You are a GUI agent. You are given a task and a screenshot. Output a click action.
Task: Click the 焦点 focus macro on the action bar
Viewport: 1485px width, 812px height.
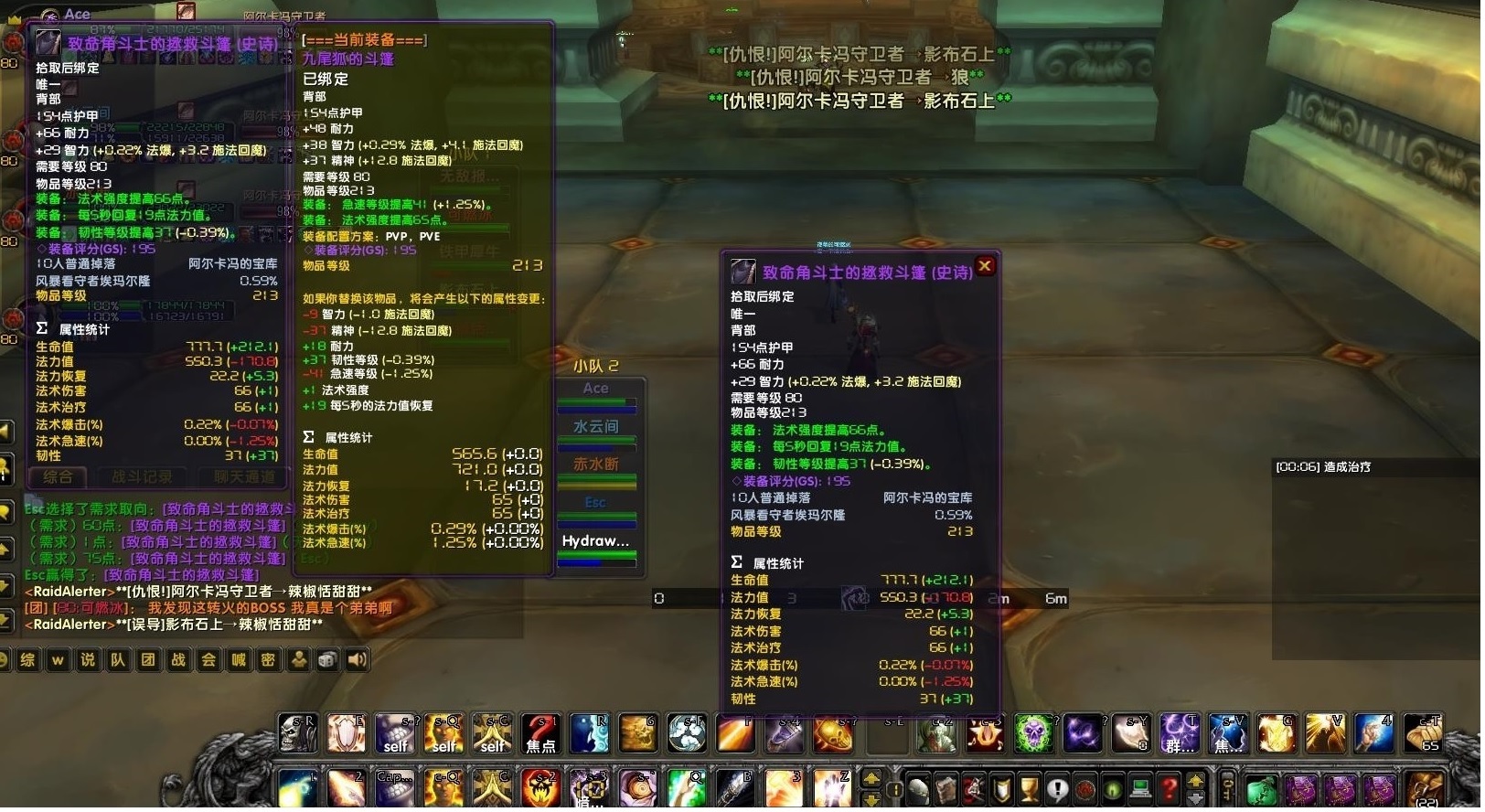pos(541,733)
